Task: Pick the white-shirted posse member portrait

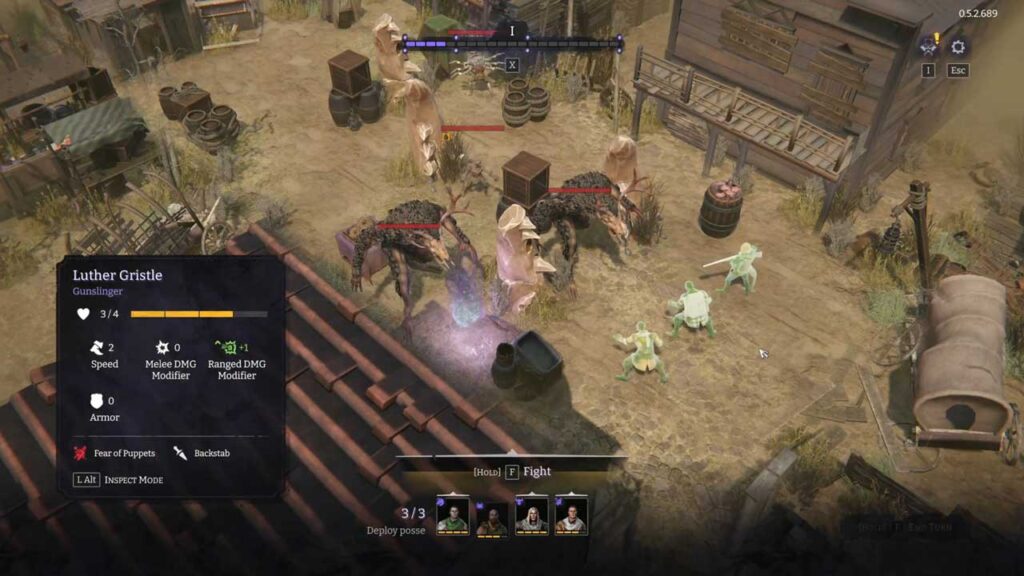Action: 571,515
